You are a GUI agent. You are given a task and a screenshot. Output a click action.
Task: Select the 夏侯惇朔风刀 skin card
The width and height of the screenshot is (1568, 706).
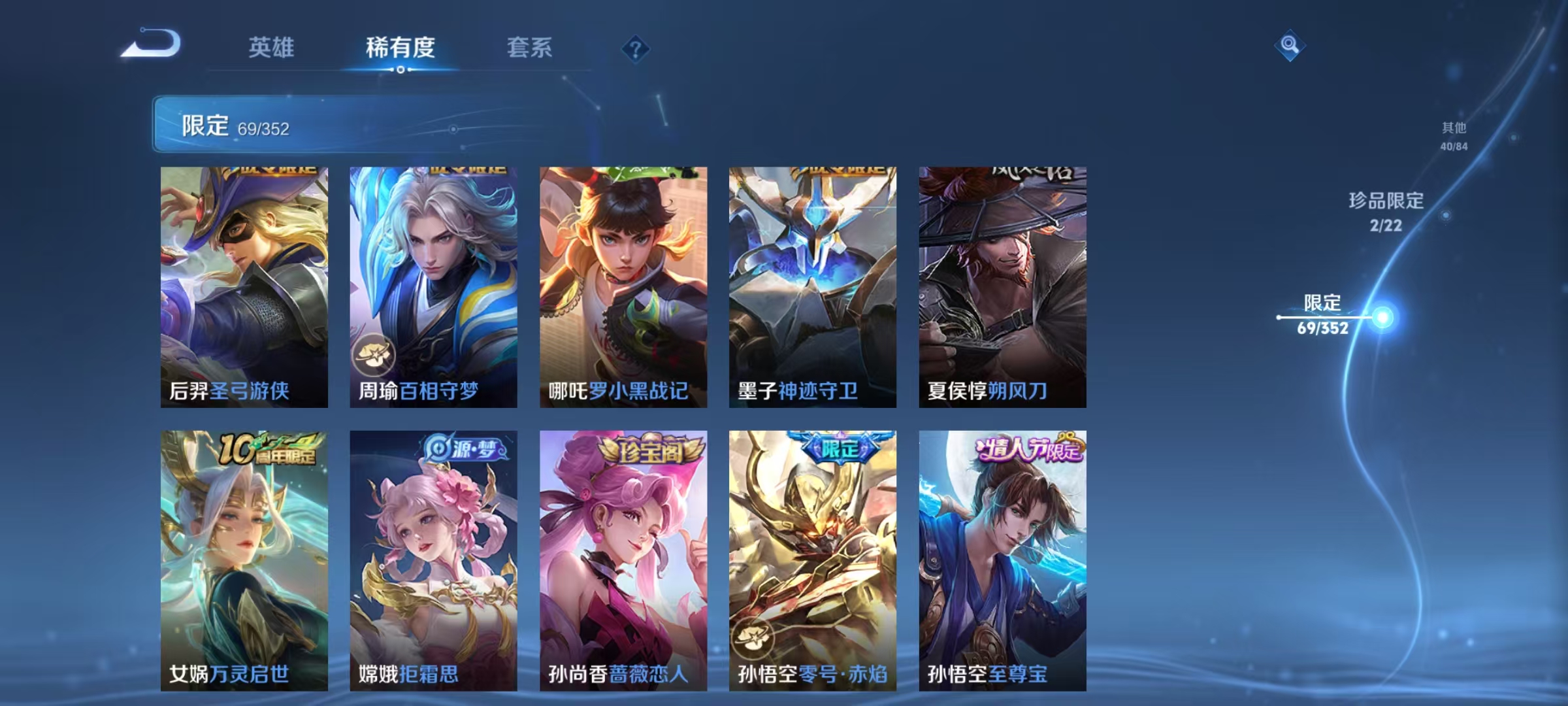point(1000,284)
